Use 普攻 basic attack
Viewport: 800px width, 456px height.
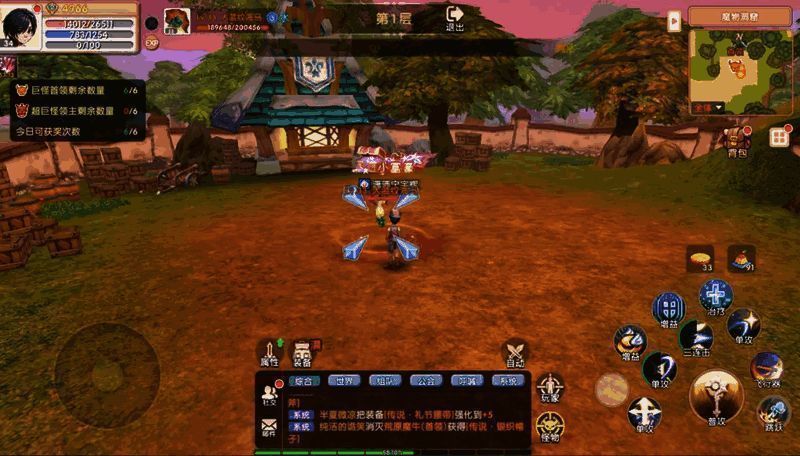click(x=716, y=396)
